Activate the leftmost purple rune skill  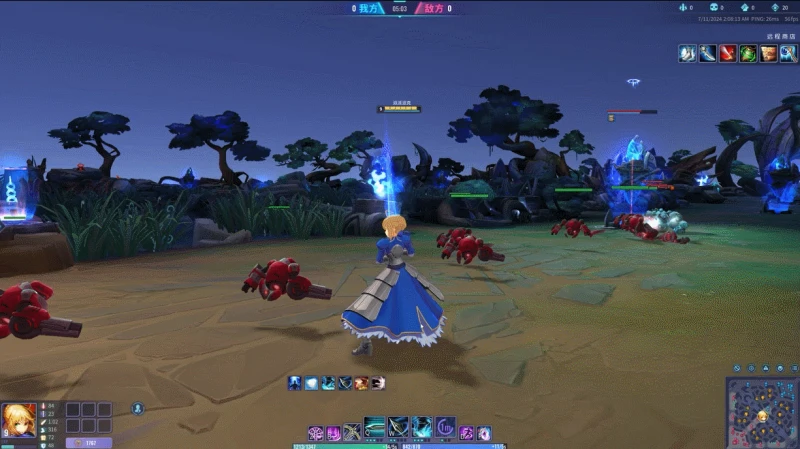pos(315,433)
